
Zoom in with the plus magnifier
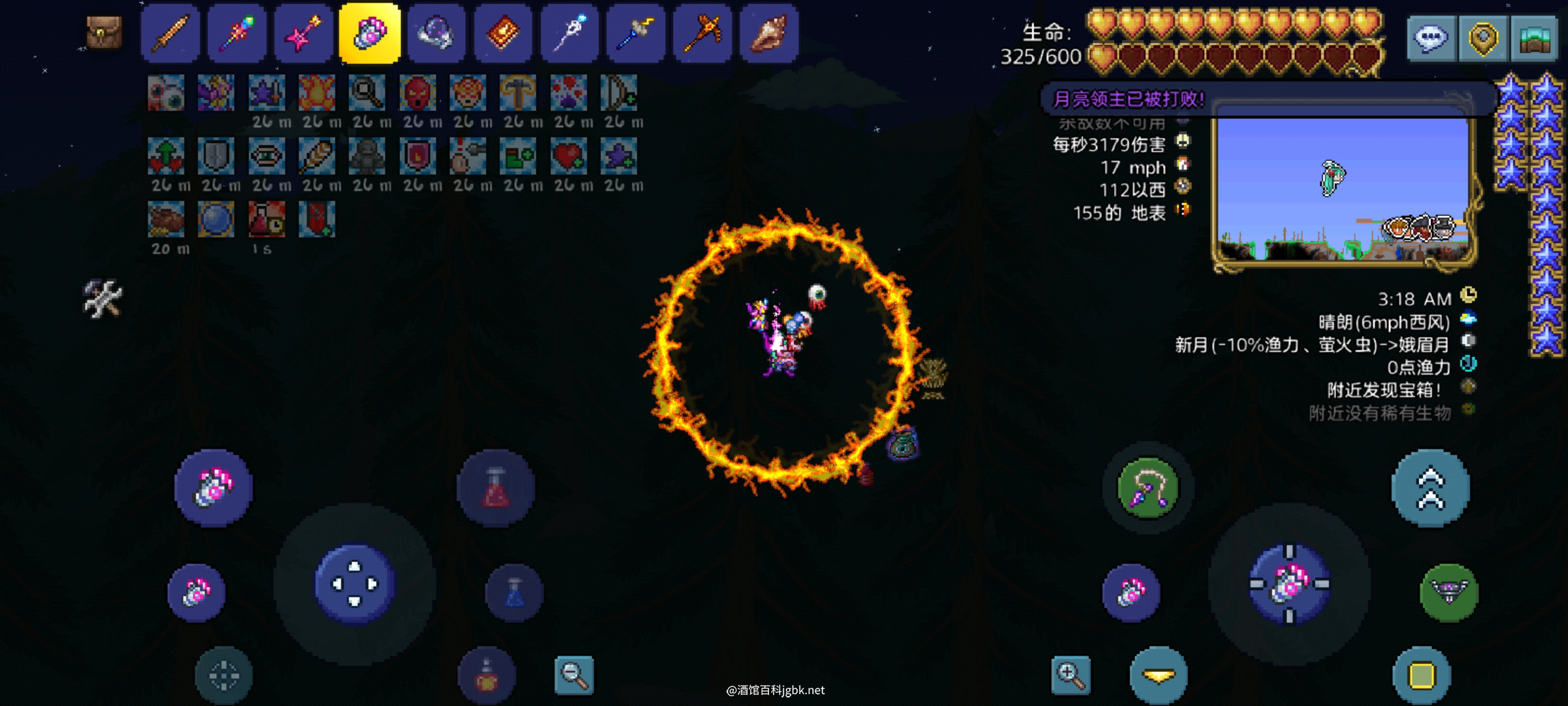click(x=1071, y=675)
